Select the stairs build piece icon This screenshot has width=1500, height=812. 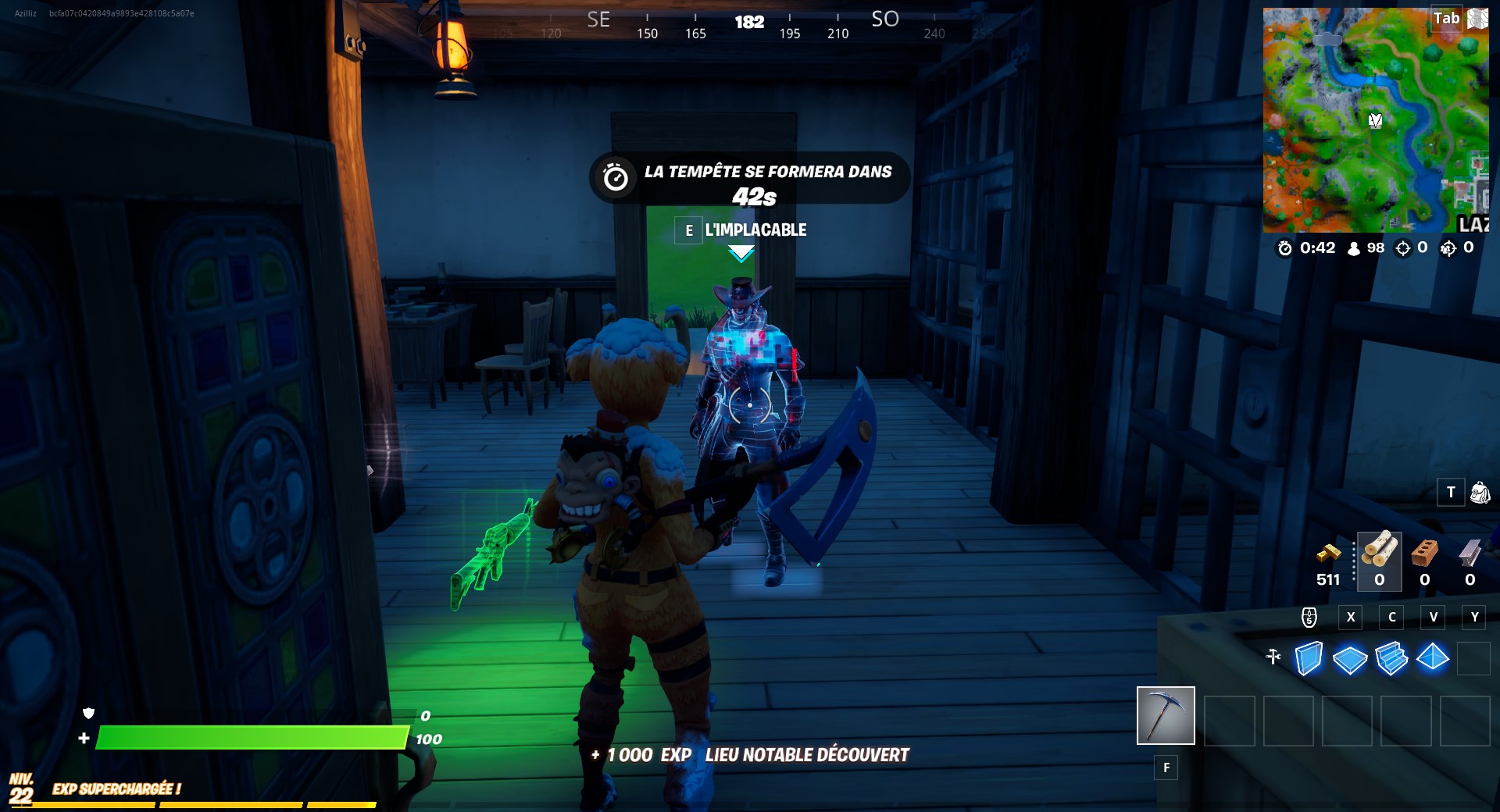pos(1391,658)
